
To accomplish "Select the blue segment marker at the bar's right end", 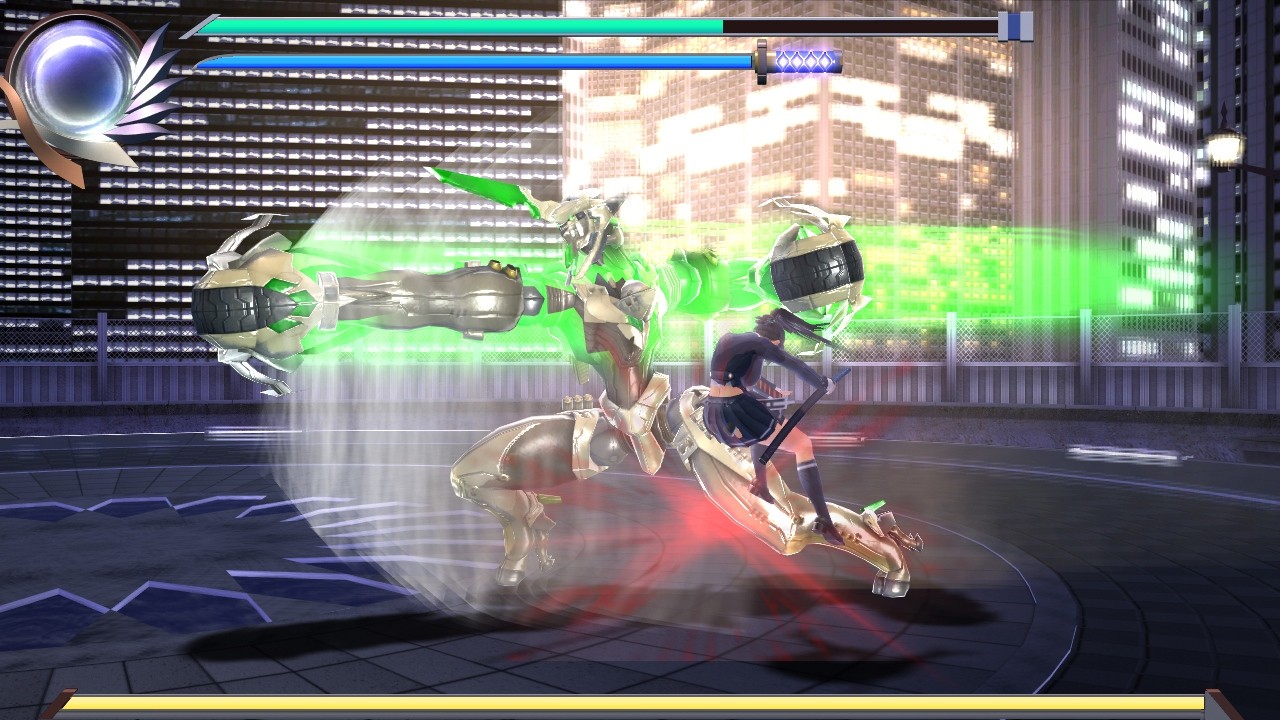I will (x=1013, y=27).
